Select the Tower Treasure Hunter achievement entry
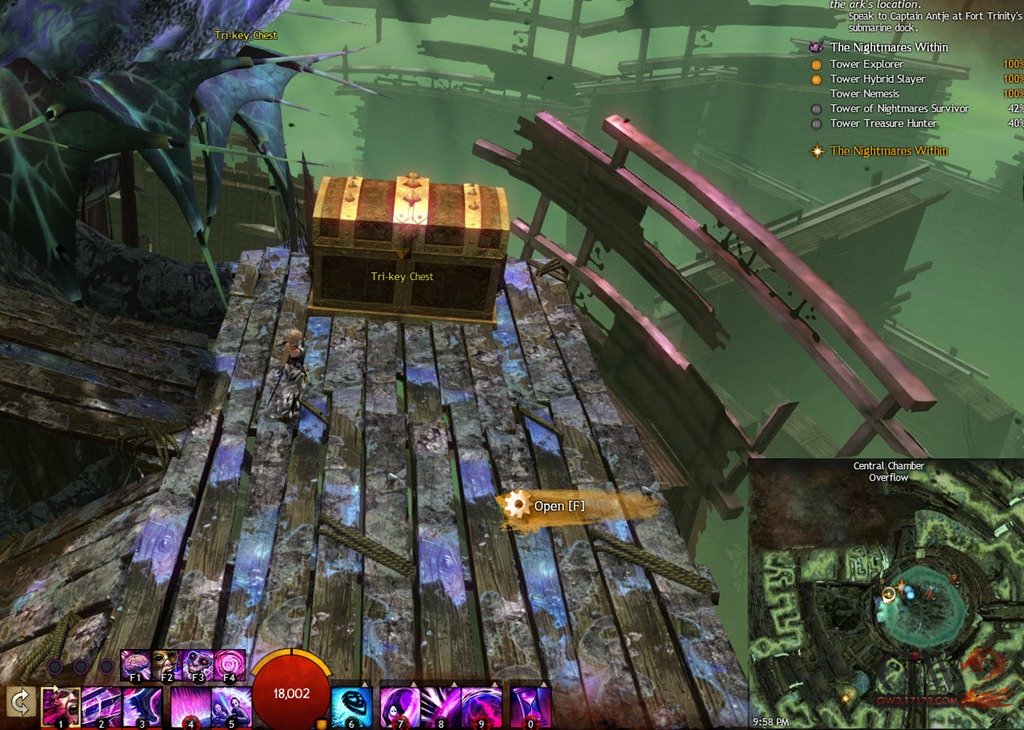 pos(883,124)
